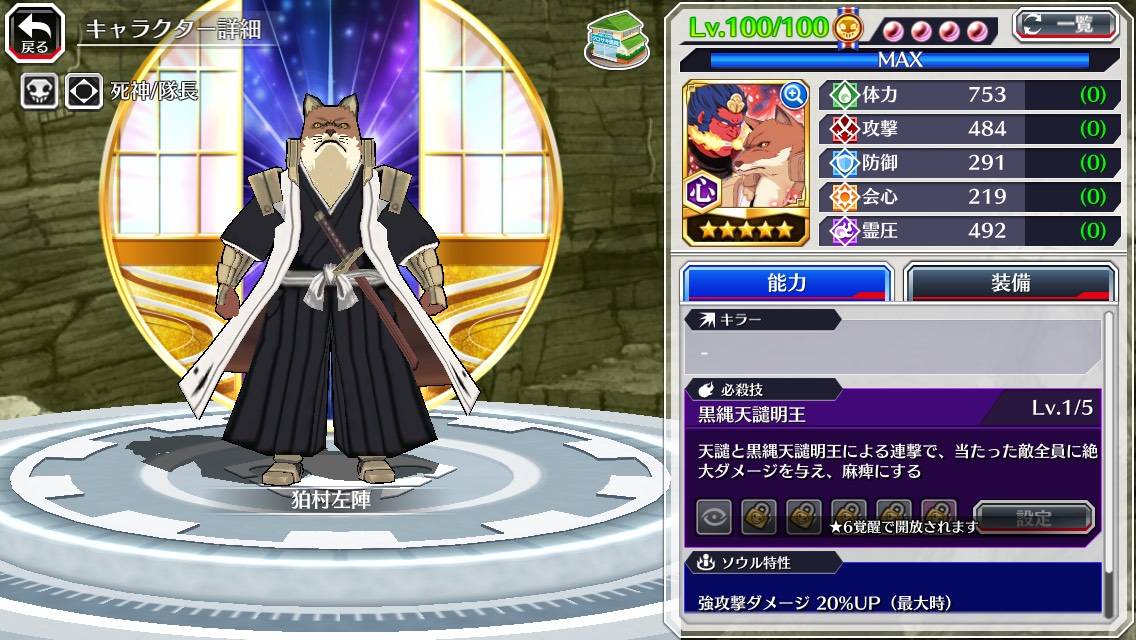Image resolution: width=1136 pixels, height=640 pixels.
Task: Click the 設定 button for special move
Action: [1033, 518]
